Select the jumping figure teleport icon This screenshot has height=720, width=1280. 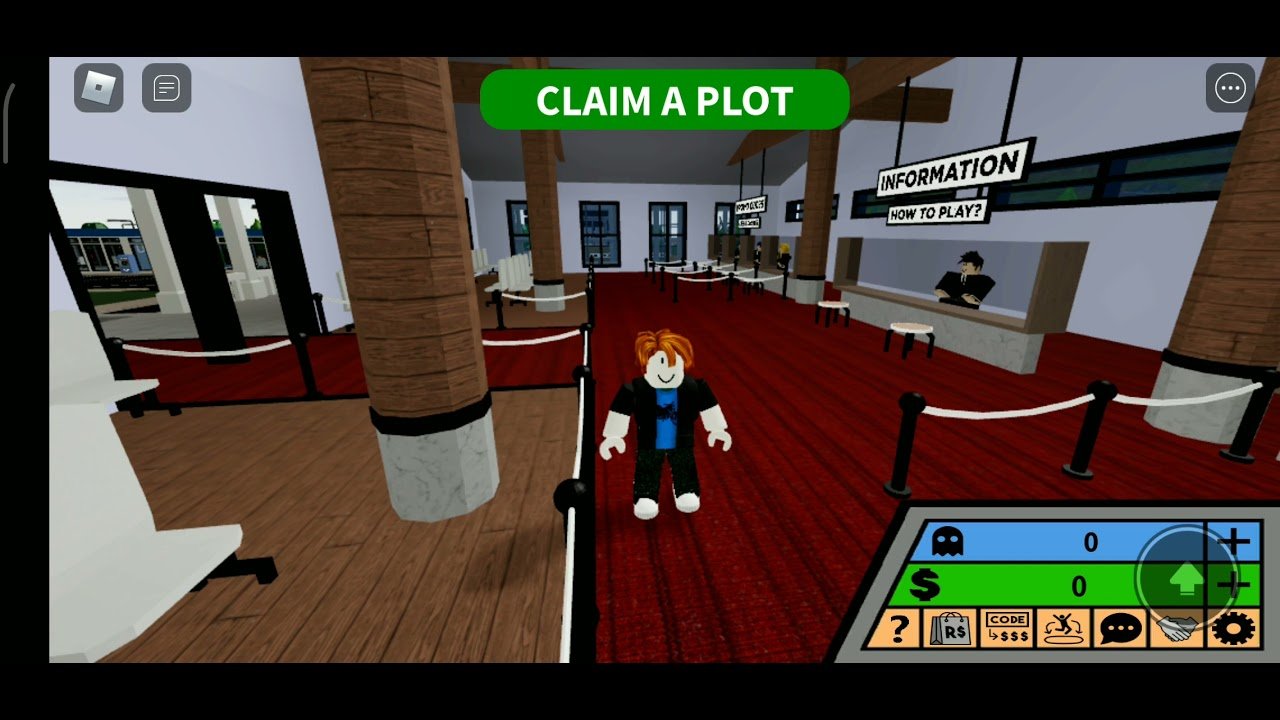(1063, 629)
